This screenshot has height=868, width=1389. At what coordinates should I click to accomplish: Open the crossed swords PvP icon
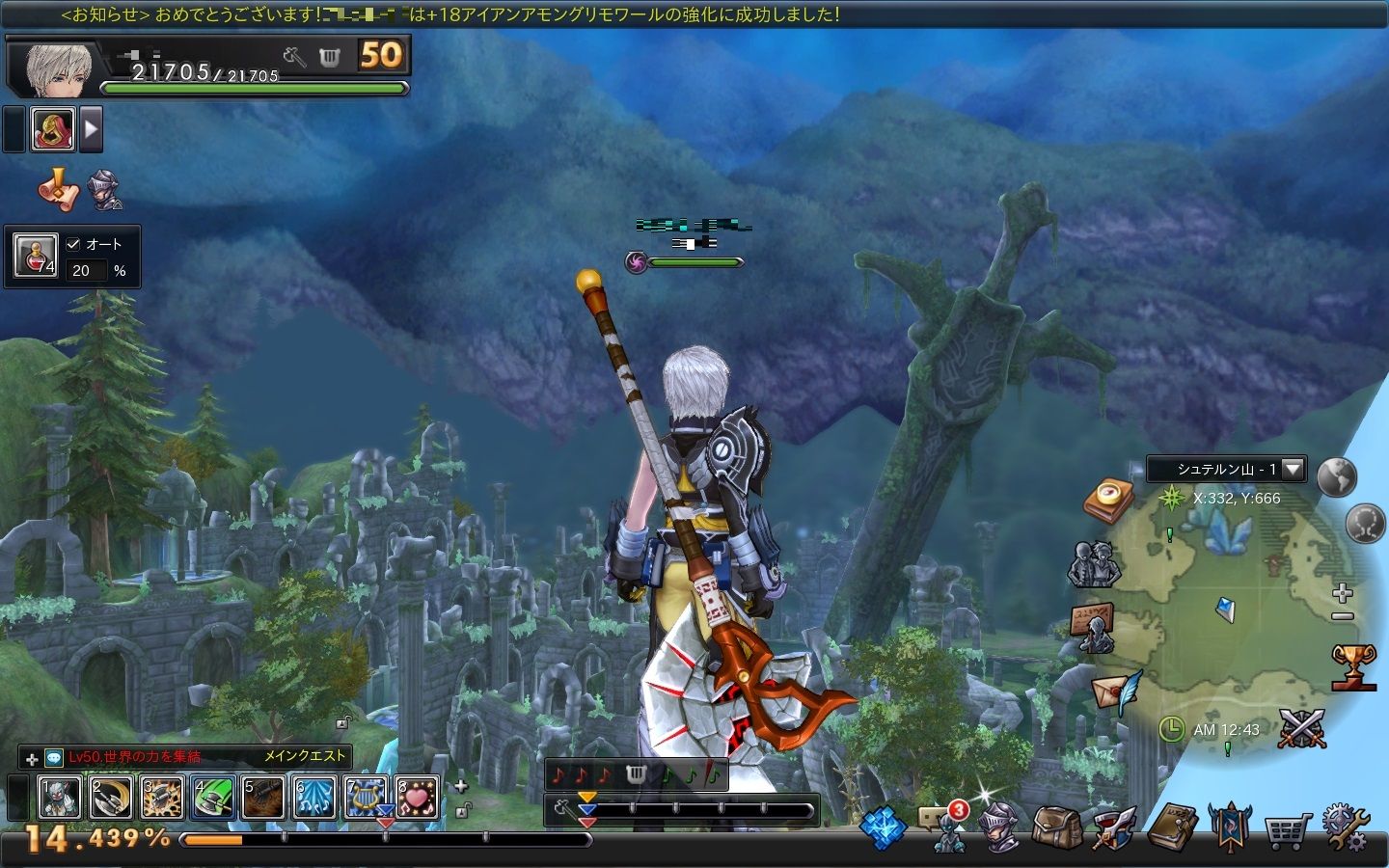(x=1301, y=728)
